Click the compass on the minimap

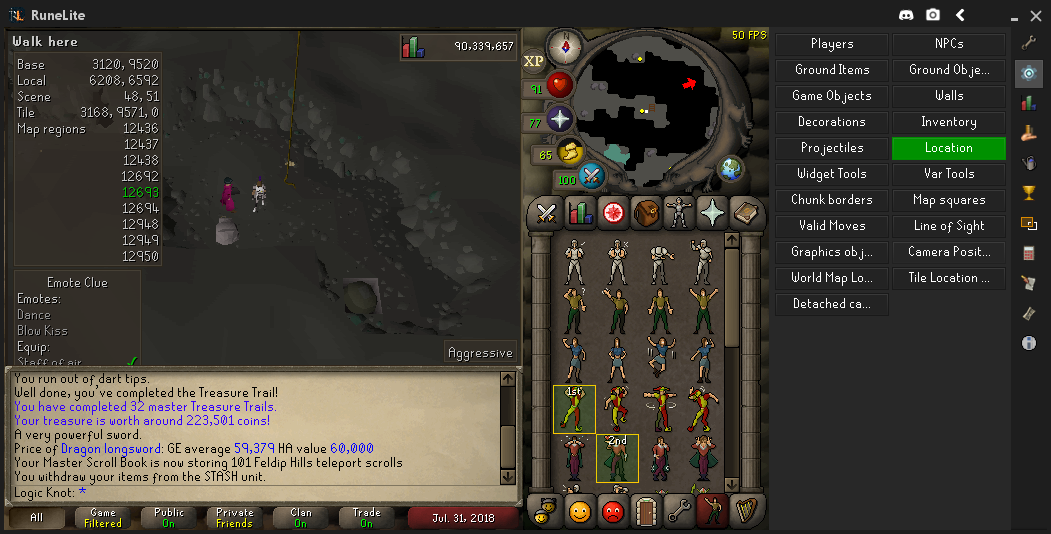[x=566, y=45]
